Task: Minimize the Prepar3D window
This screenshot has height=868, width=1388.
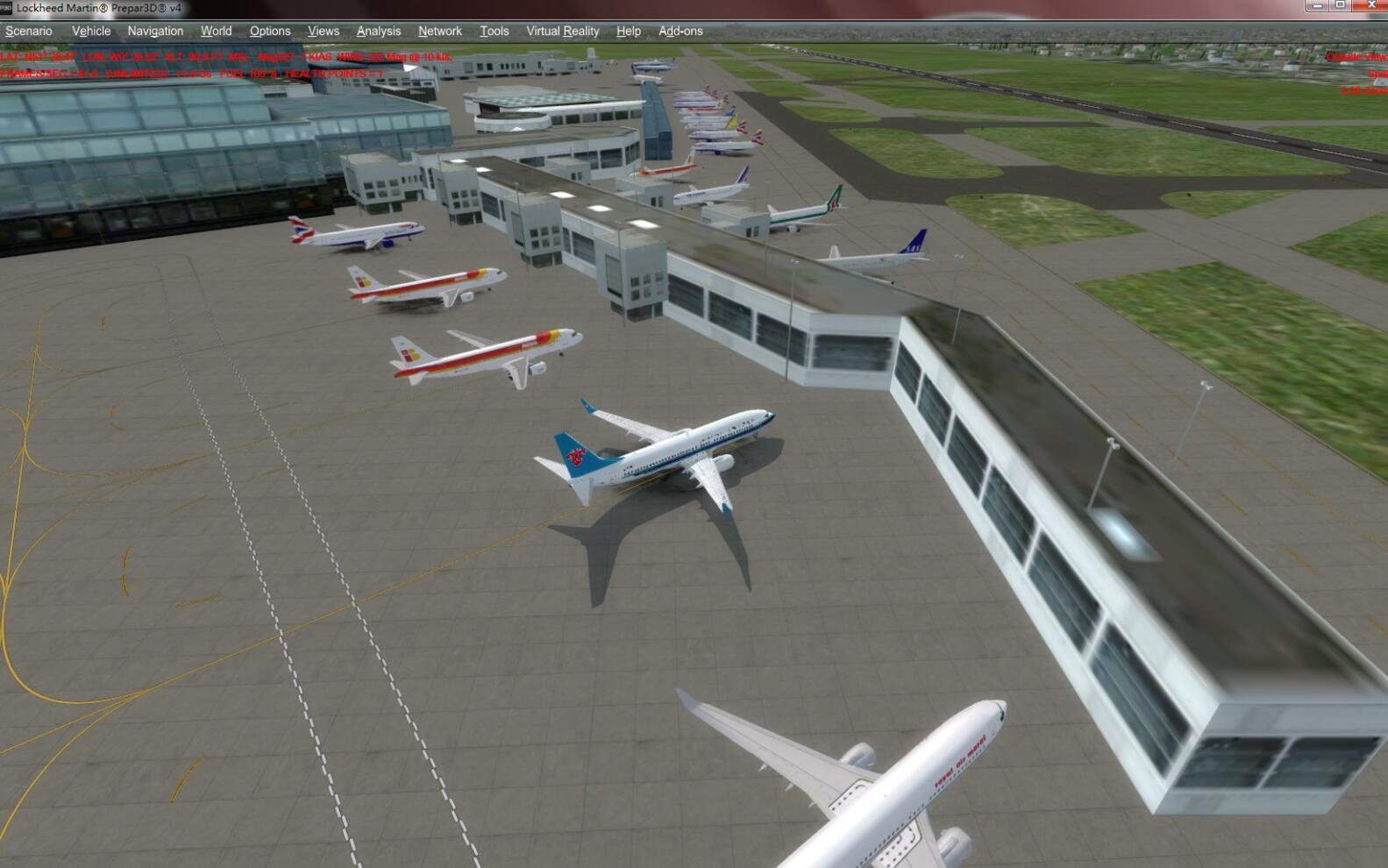Action: pyautogui.click(x=1316, y=5)
